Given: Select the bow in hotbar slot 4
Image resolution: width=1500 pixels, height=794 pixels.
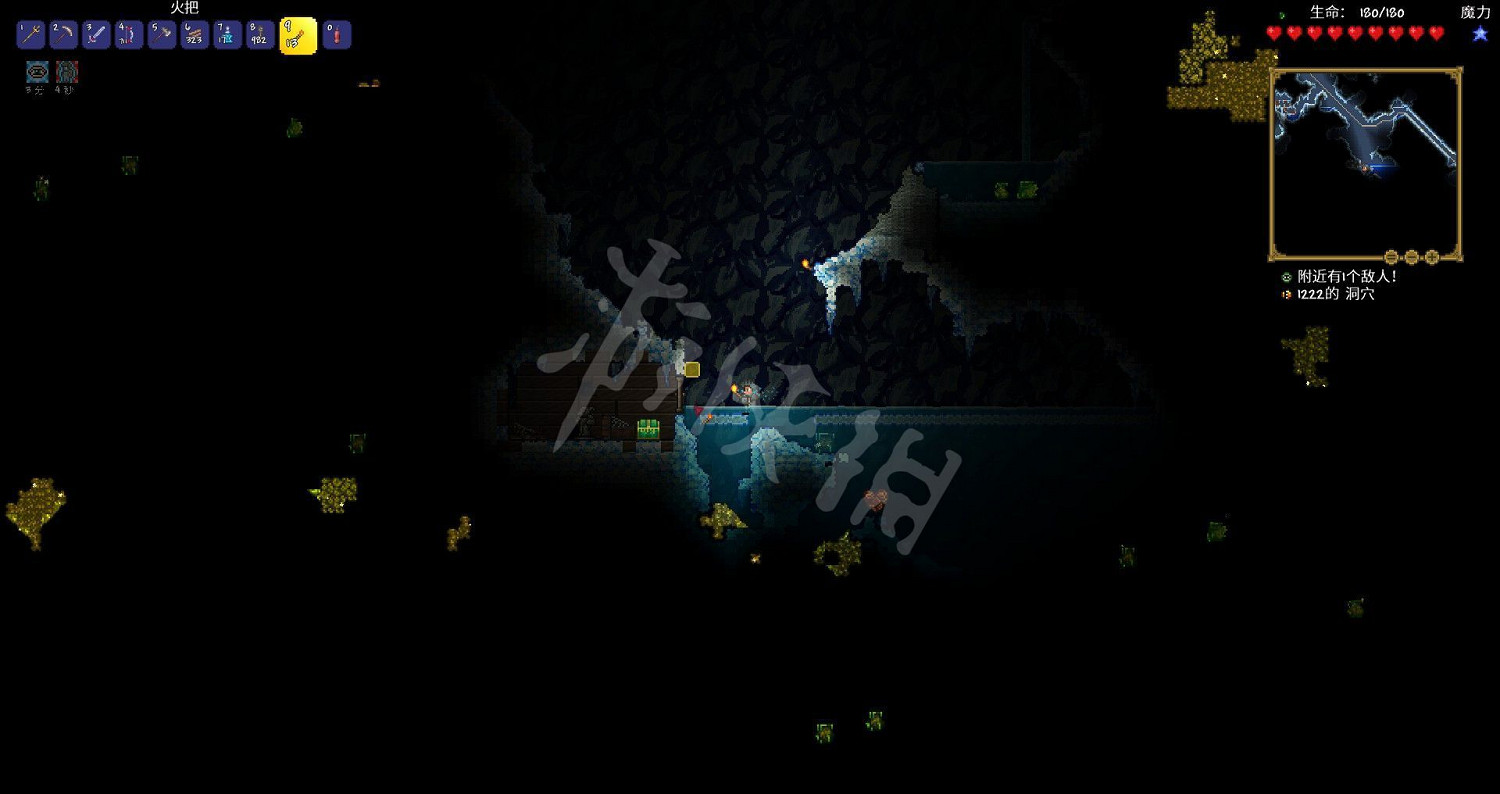Looking at the screenshot, I should (128, 34).
